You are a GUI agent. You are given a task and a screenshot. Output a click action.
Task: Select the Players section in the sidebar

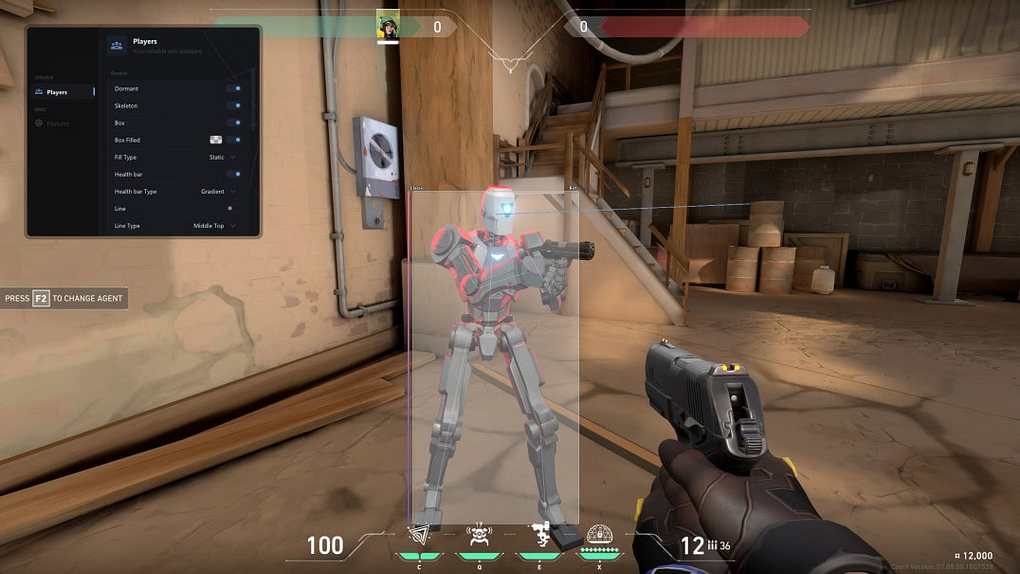click(x=57, y=92)
